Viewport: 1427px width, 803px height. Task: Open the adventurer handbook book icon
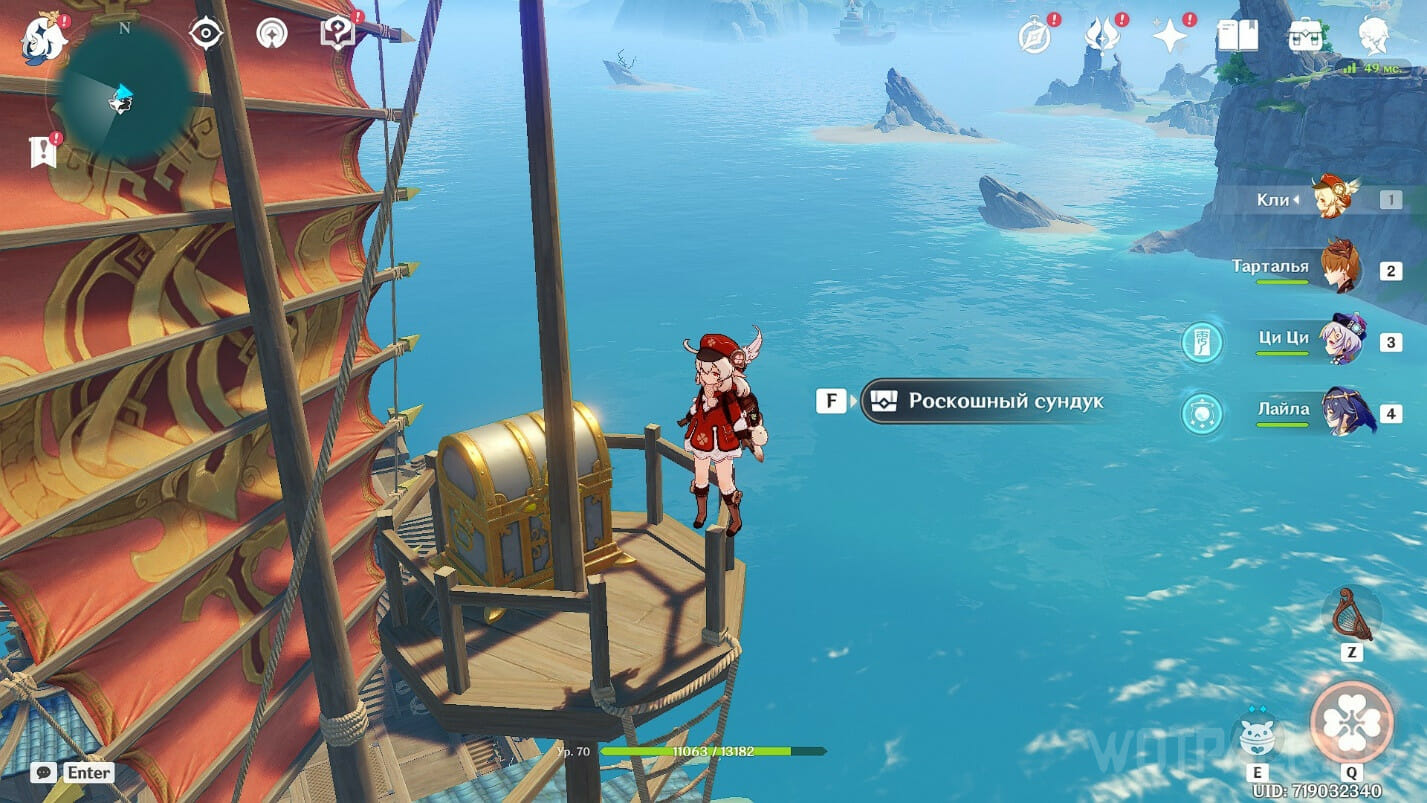point(1237,37)
